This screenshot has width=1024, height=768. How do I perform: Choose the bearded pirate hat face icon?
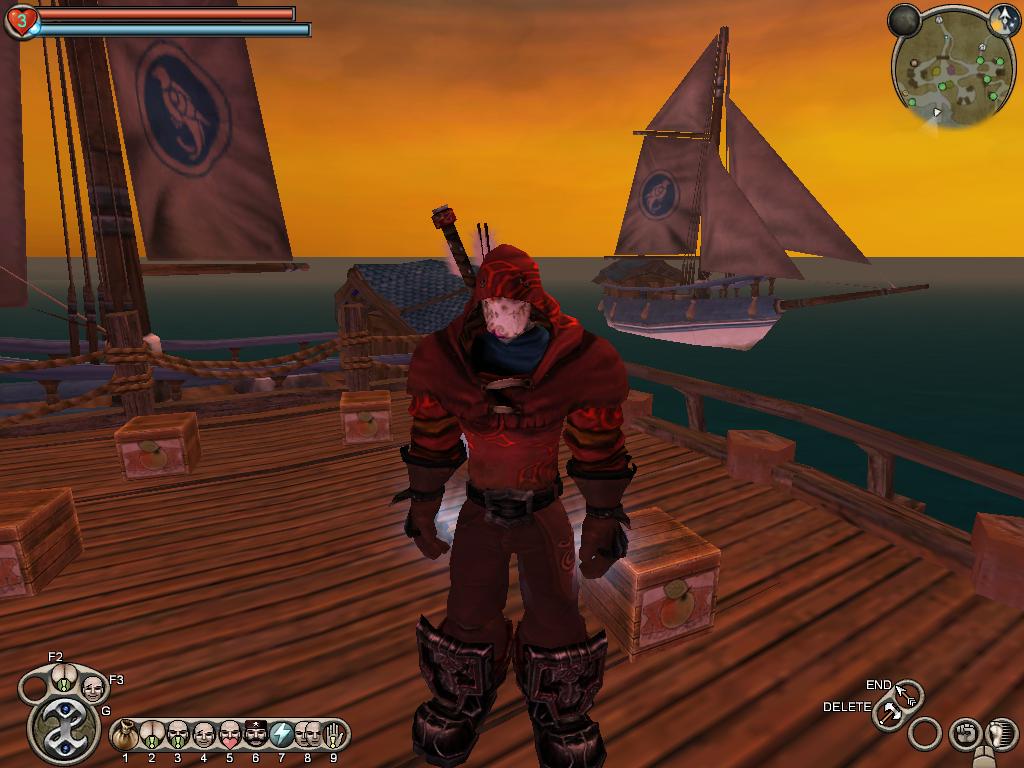pos(256,735)
